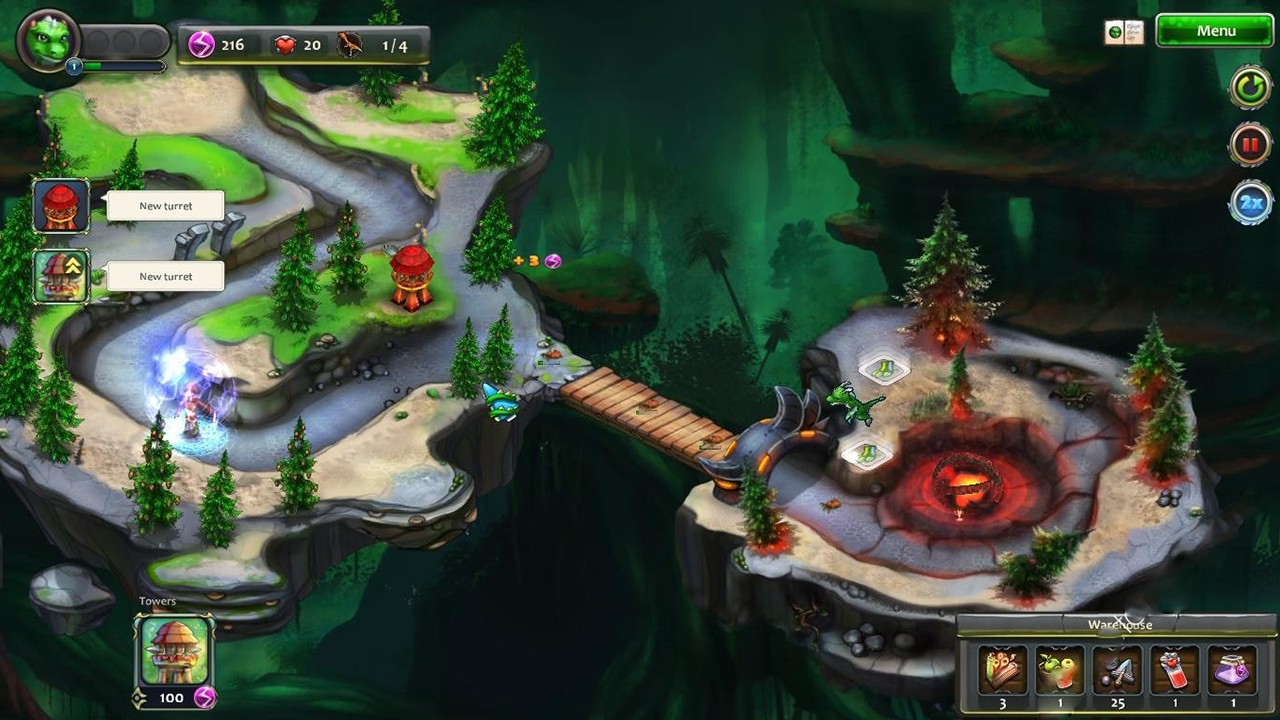Toggle the restart level button

pyautogui.click(x=1249, y=87)
